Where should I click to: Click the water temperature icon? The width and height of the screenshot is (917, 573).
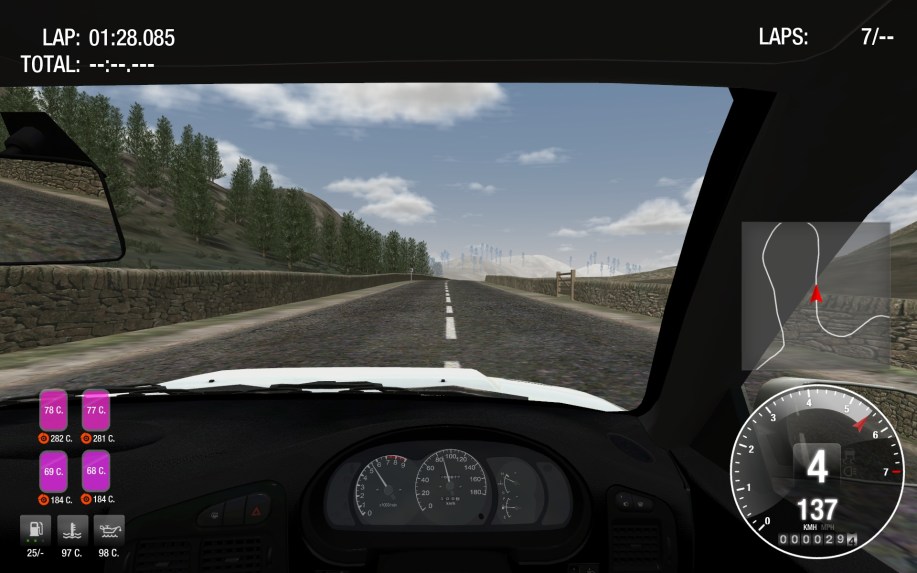point(71,529)
